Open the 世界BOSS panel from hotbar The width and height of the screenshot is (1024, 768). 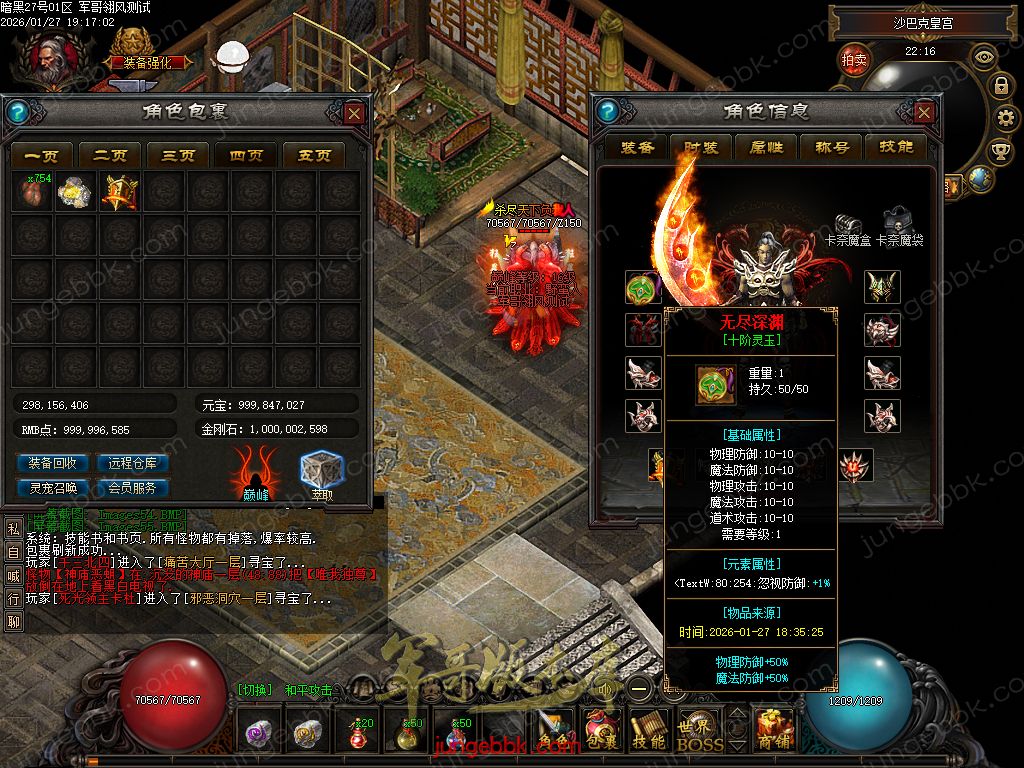699,732
